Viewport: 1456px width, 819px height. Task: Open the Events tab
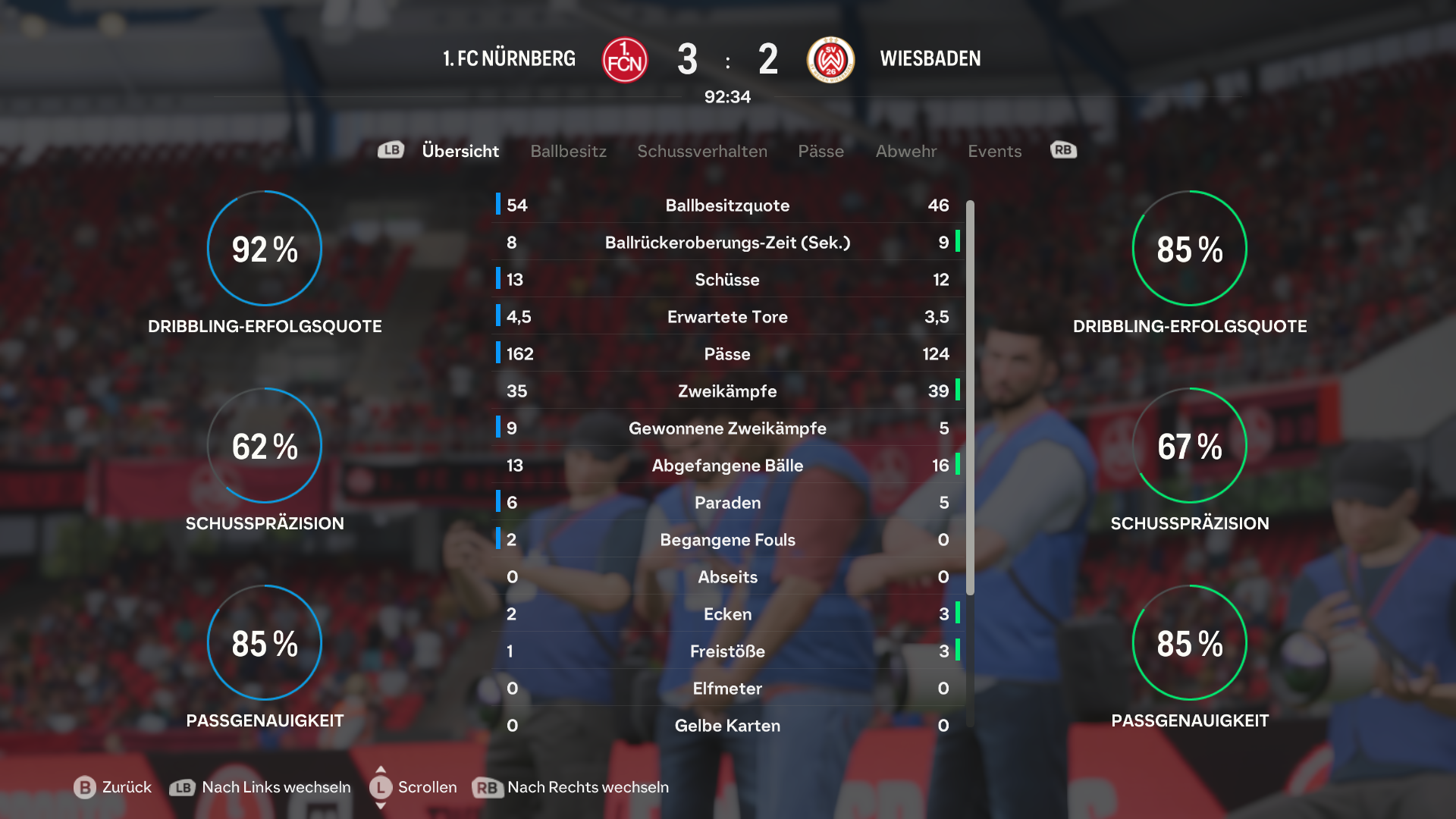pos(994,151)
